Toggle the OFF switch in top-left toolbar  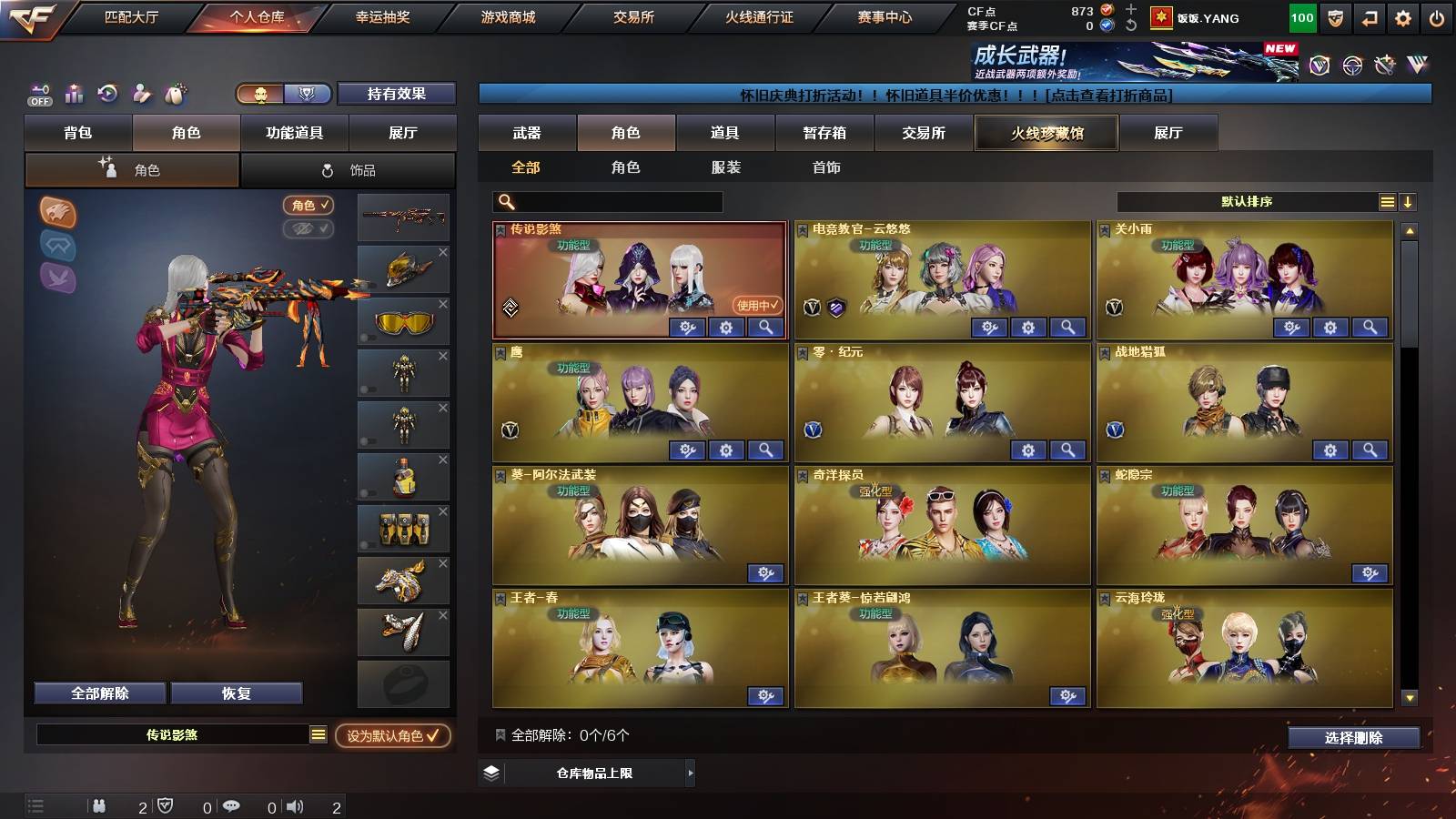[x=38, y=94]
